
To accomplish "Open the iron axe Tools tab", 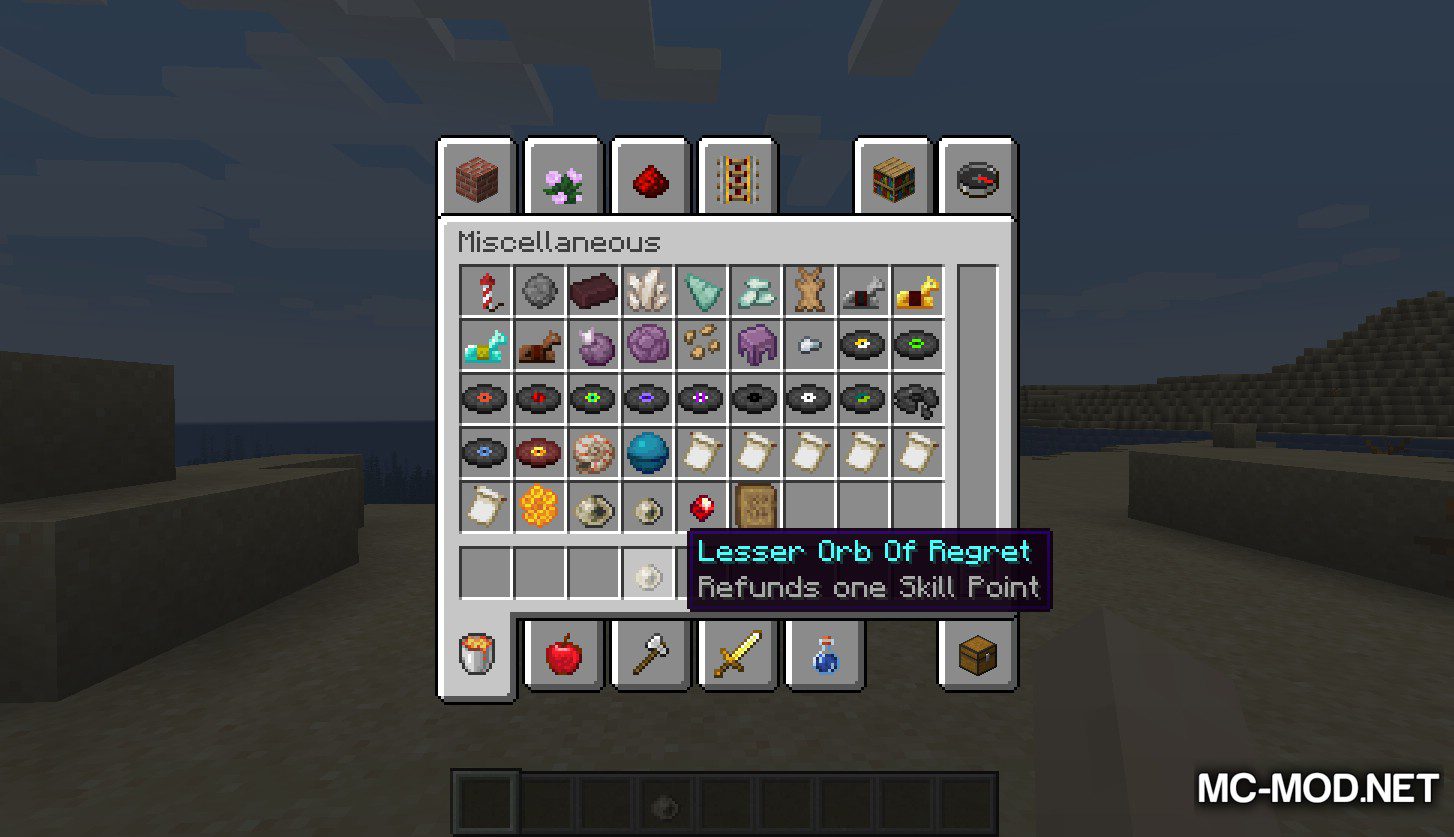I will tap(649, 655).
